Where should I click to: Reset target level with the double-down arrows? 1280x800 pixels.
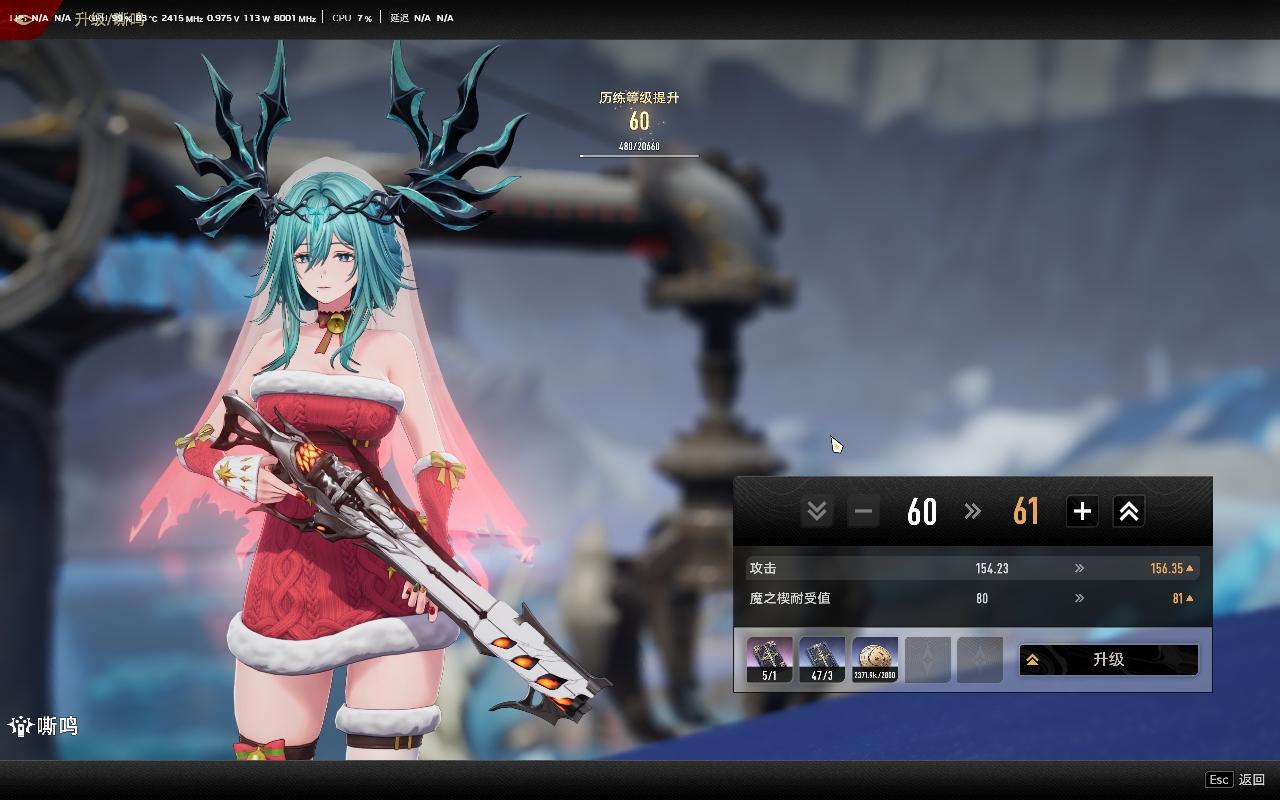tap(816, 512)
